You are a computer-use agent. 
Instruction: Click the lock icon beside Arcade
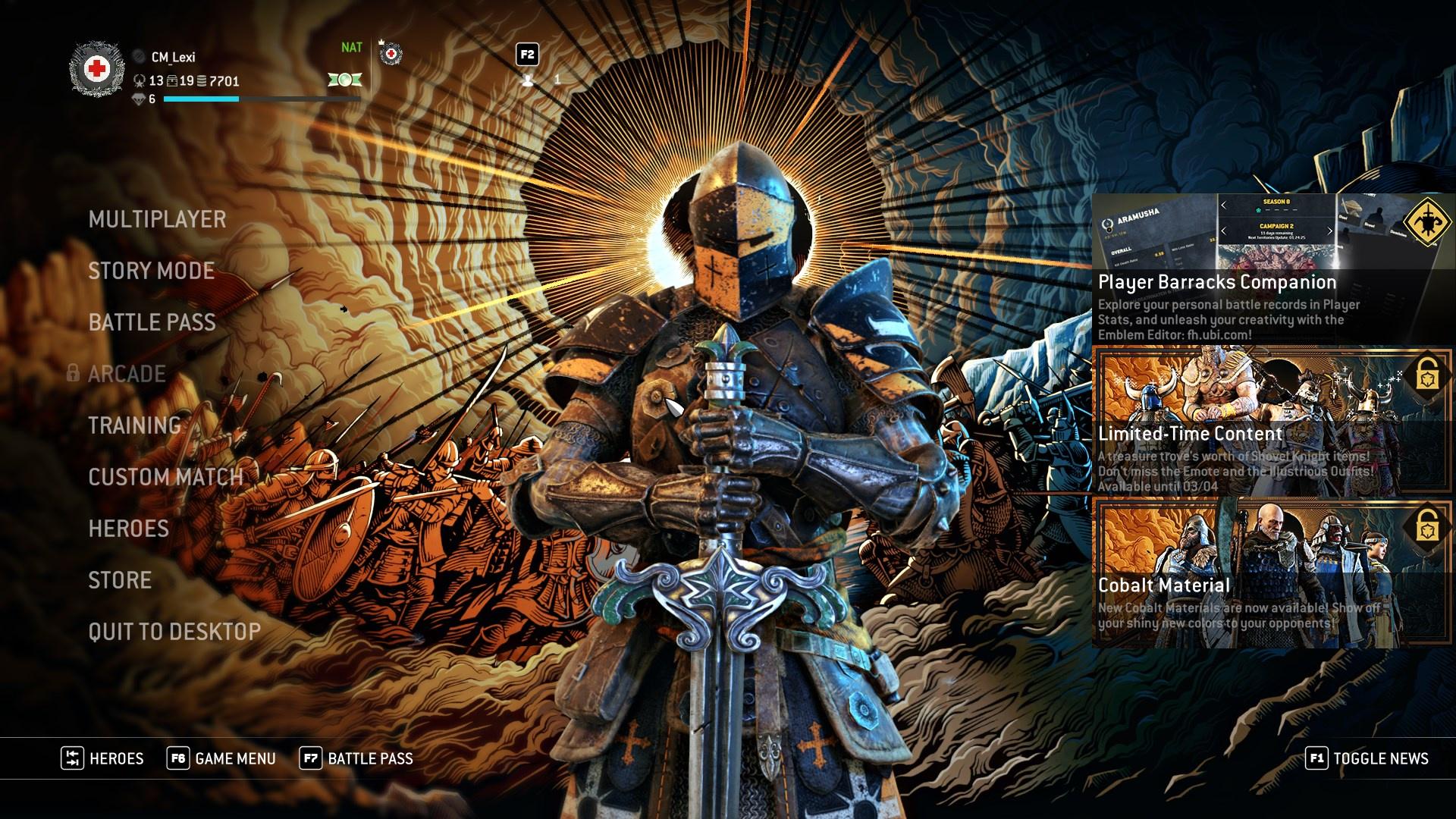76,373
